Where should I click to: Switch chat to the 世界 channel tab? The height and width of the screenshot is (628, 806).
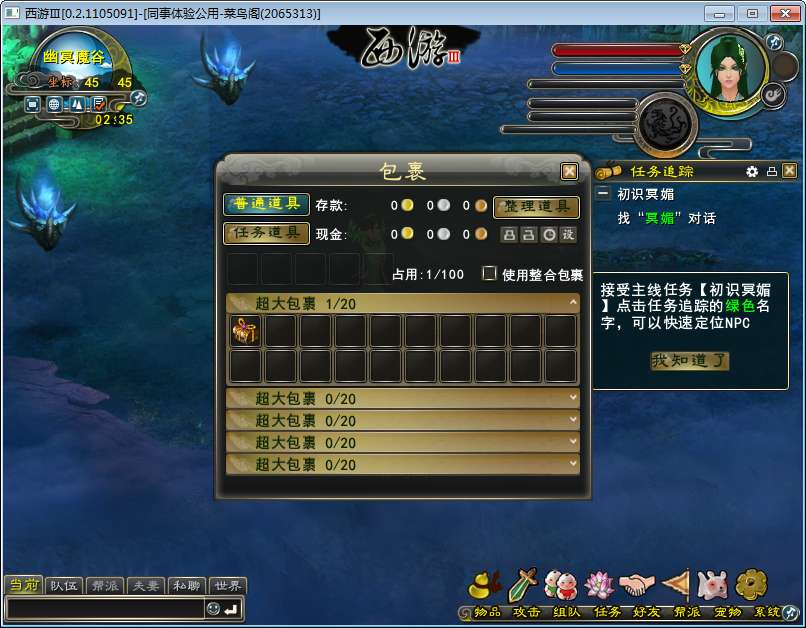tap(228, 586)
